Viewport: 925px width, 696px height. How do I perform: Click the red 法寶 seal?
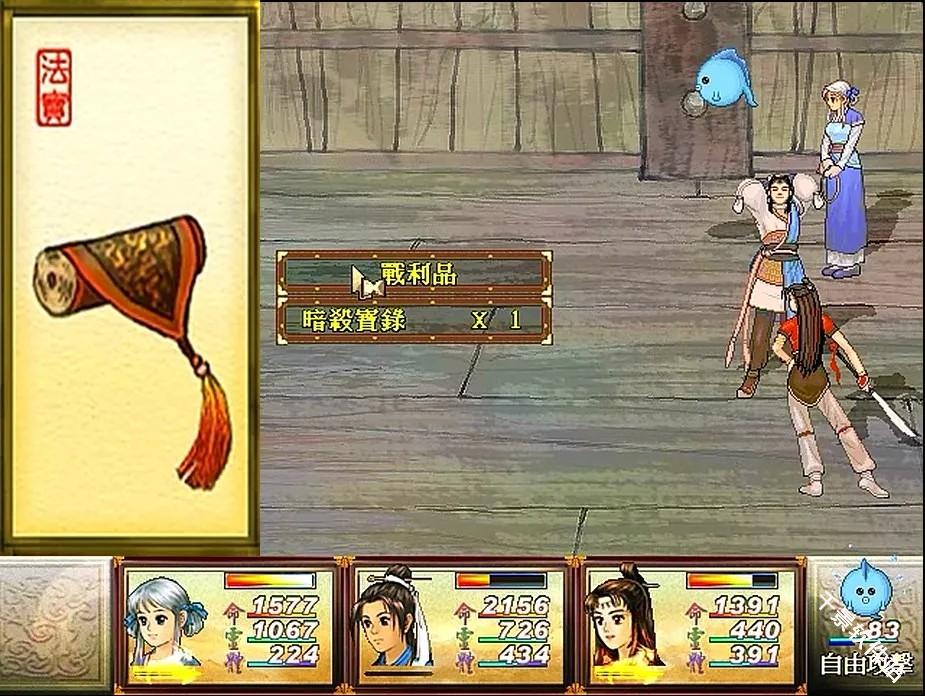coord(54,87)
